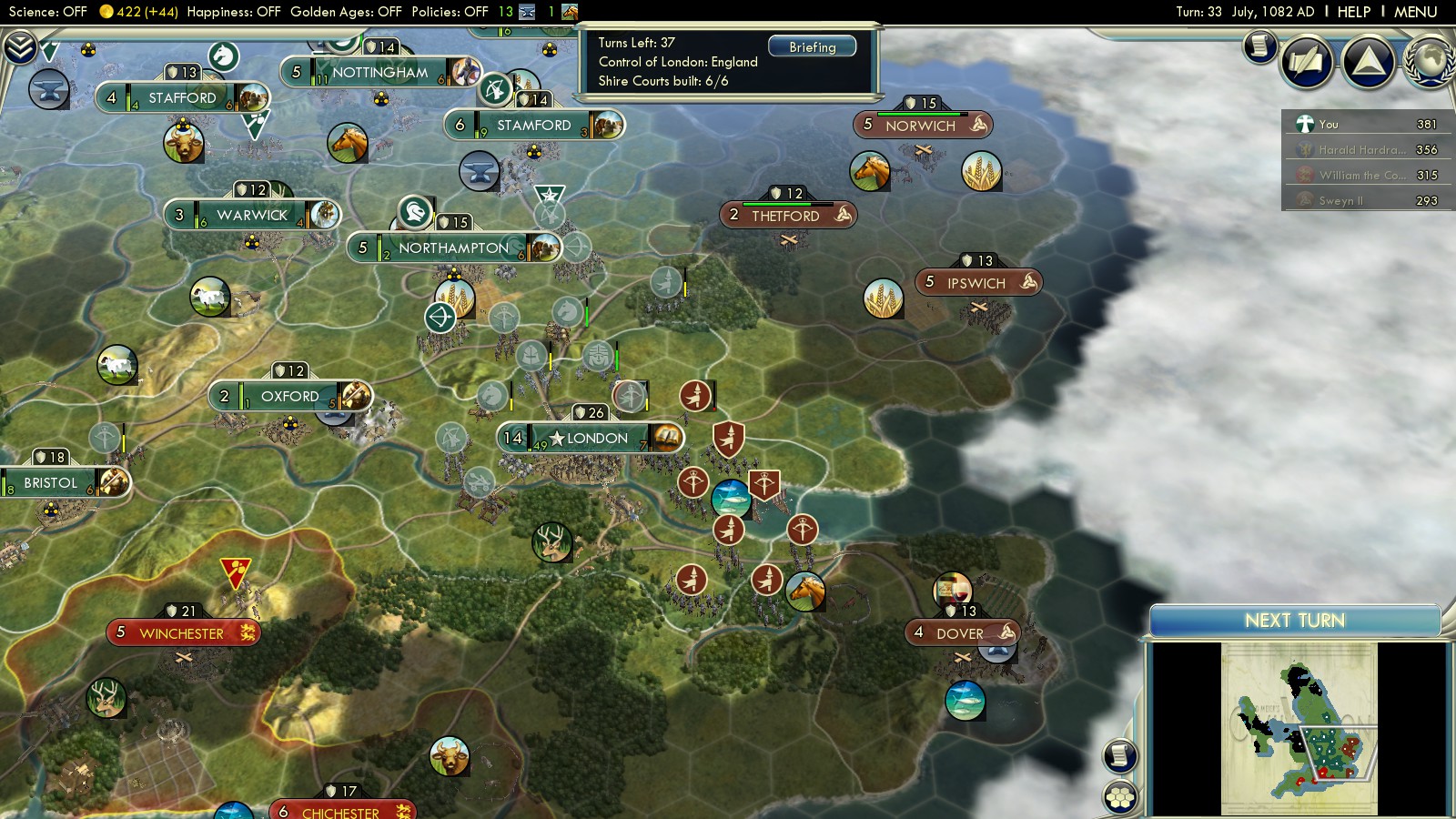Open the globe diplomacy overview

pos(1431,62)
